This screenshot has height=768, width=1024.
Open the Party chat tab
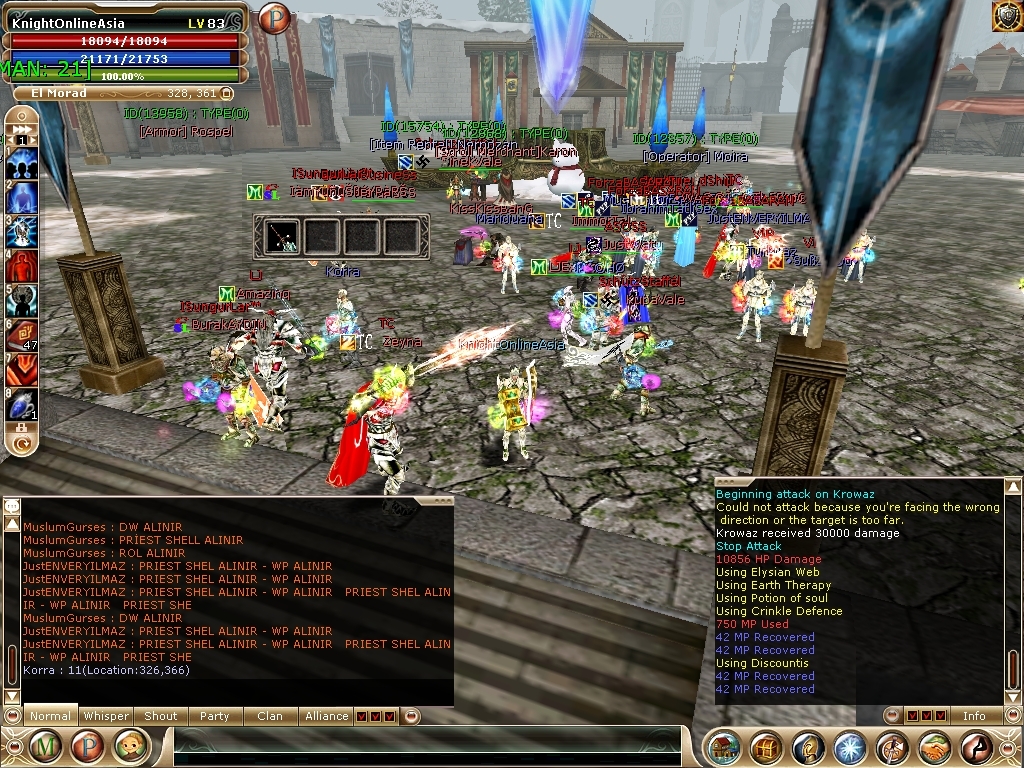tap(214, 716)
